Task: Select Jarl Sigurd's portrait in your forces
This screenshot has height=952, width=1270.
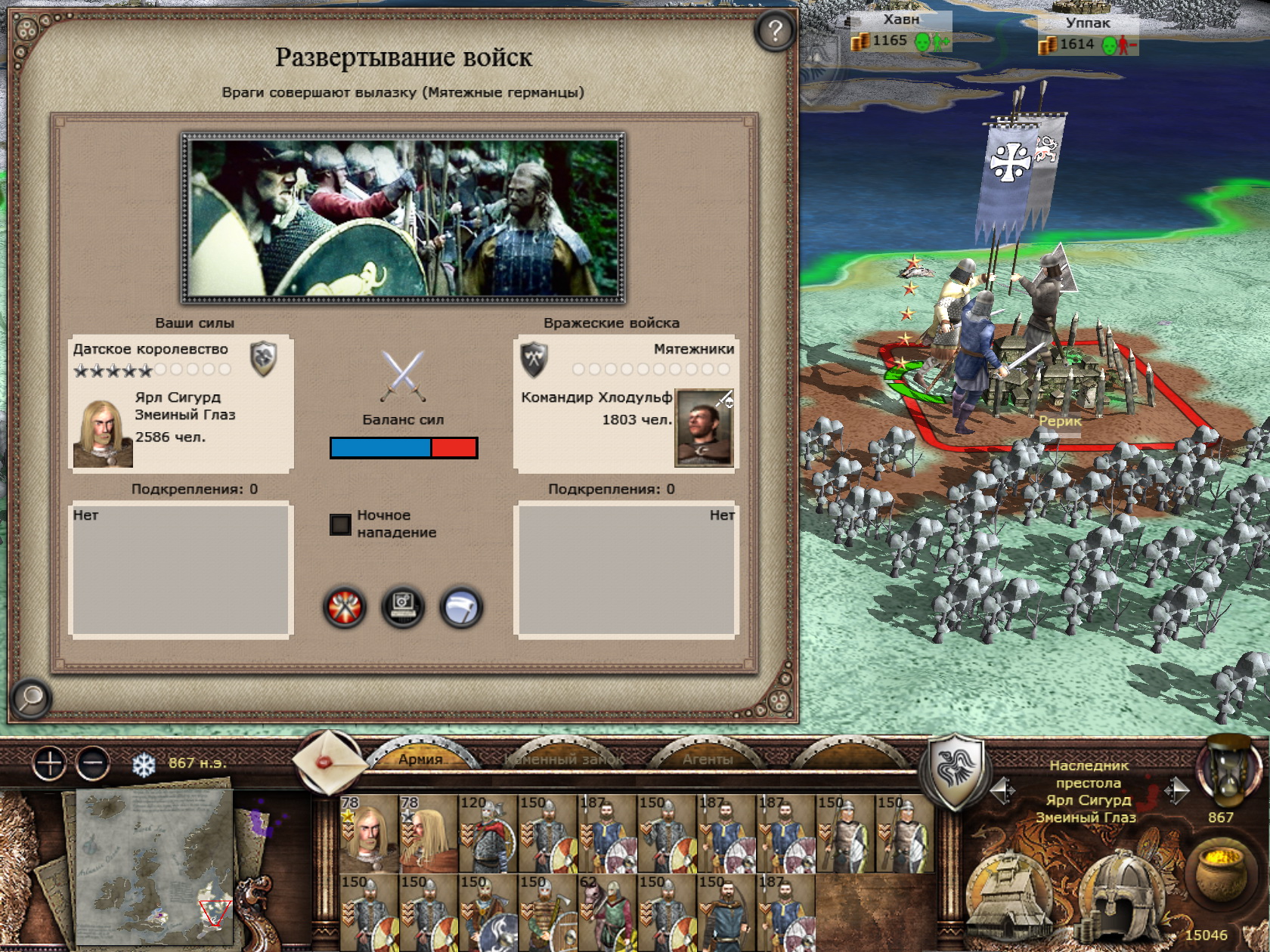Action: [103, 434]
